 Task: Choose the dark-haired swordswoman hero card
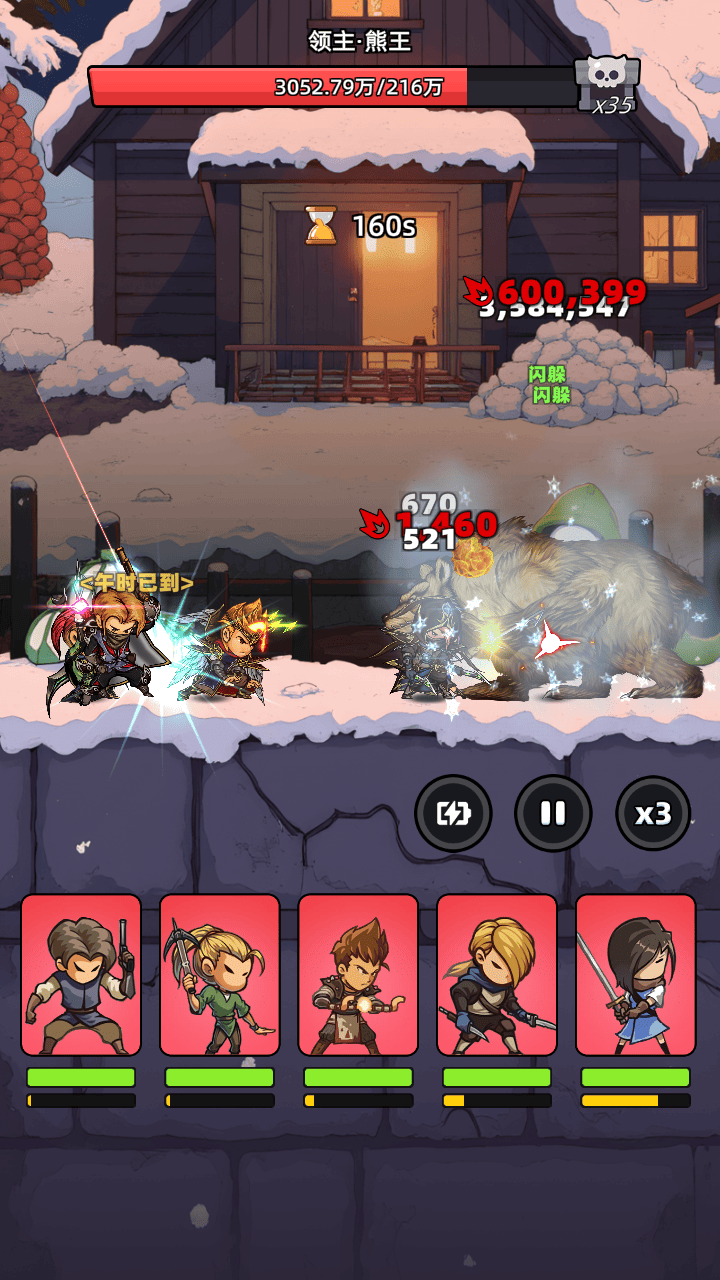click(x=635, y=975)
